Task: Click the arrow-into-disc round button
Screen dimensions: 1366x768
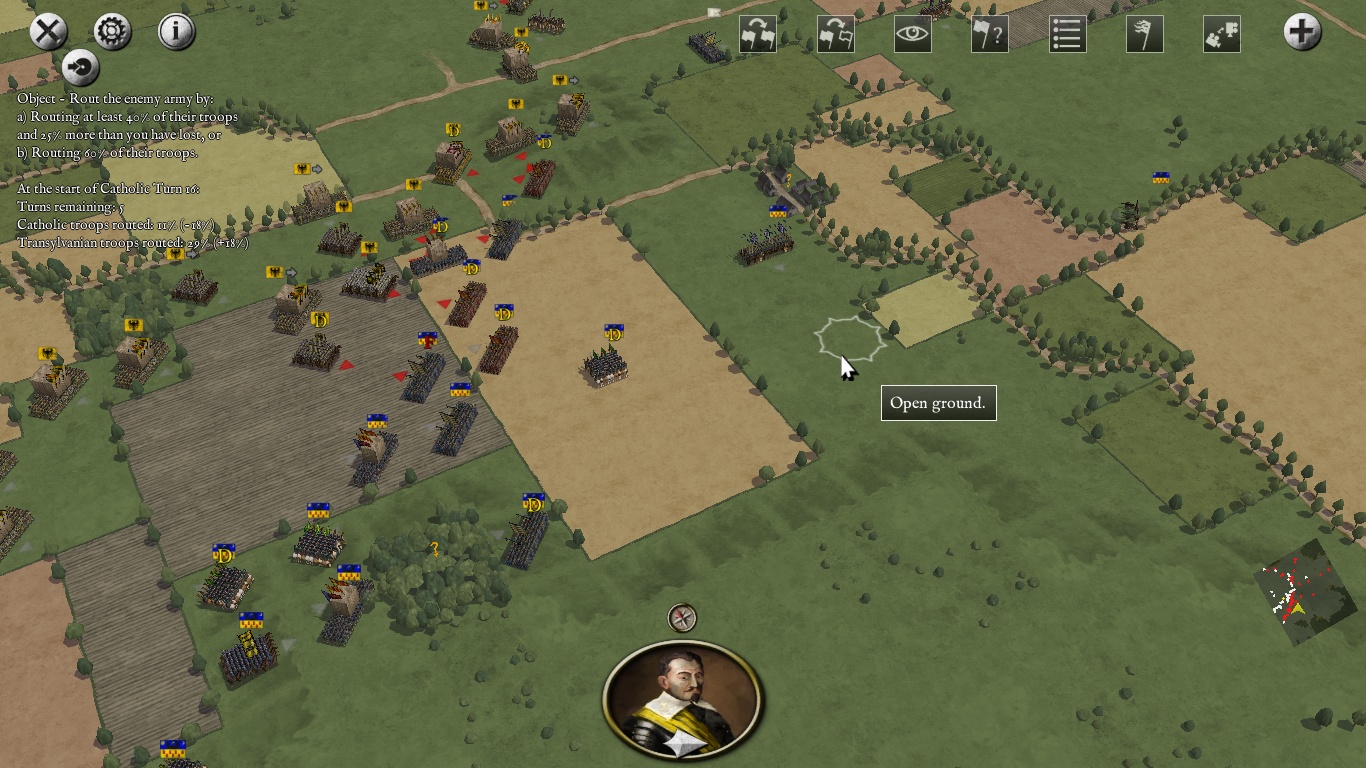Action: pos(81,68)
